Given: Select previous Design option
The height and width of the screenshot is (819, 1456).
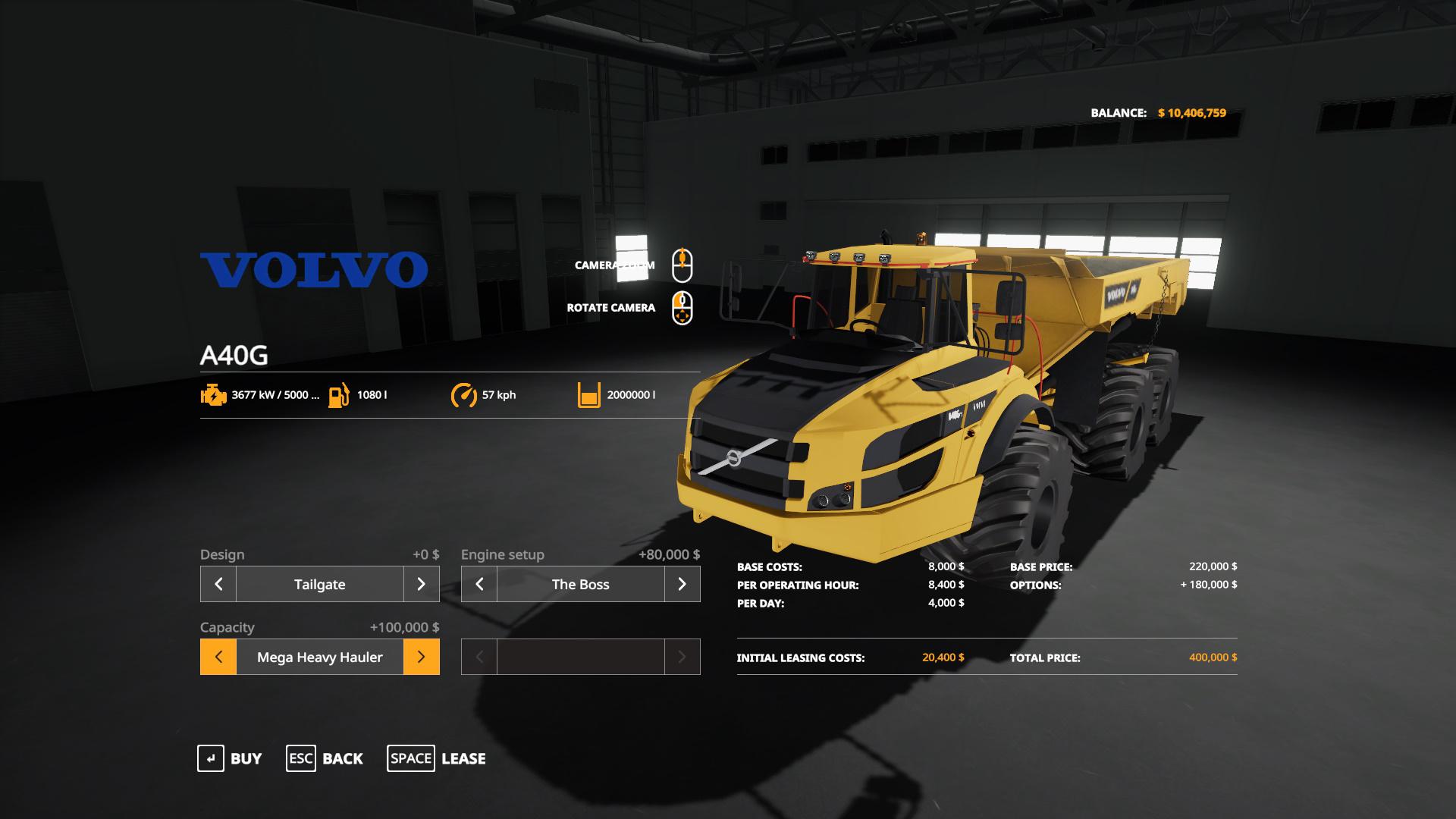Looking at the screenshot, I should tap(218, 584).
